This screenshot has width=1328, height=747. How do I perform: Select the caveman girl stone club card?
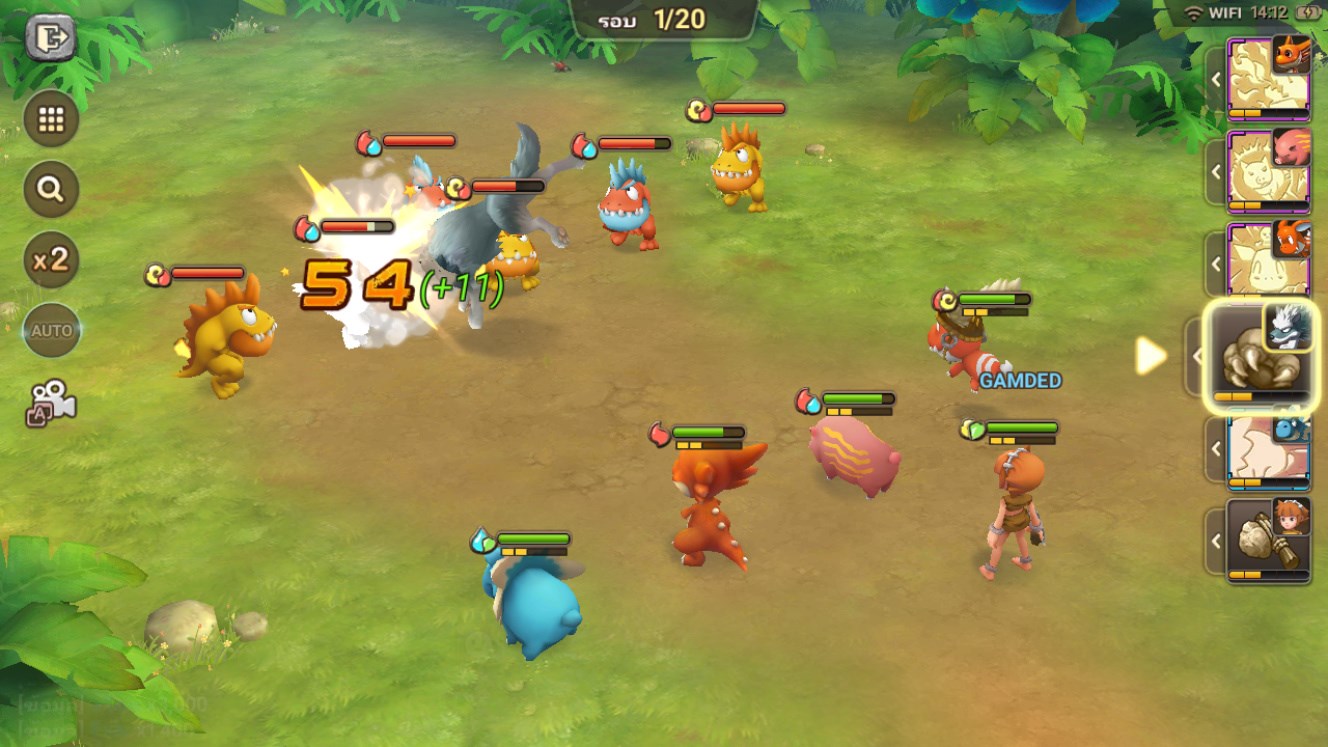click(1269, 540)
